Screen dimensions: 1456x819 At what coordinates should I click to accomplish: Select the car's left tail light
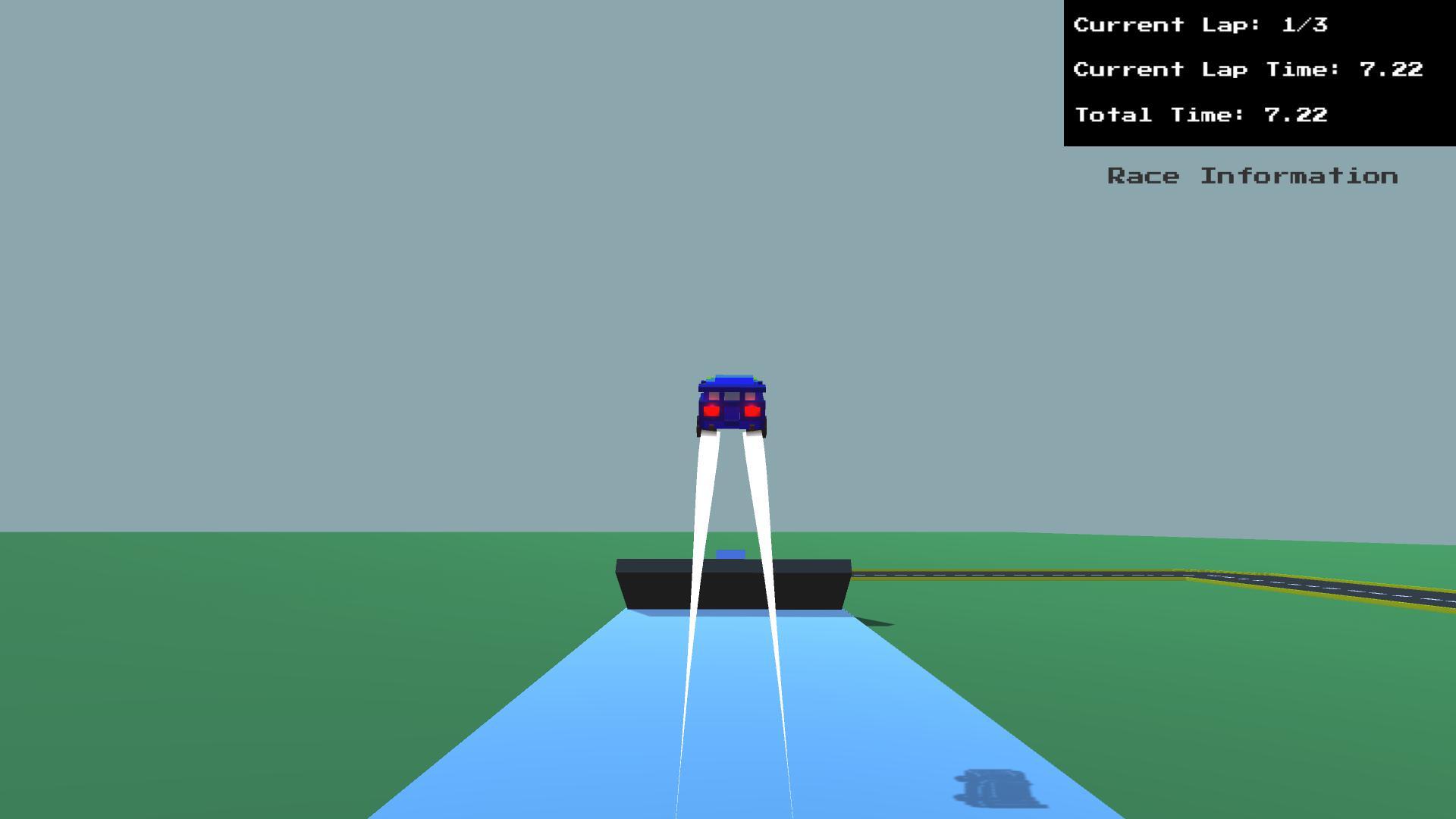711,409
